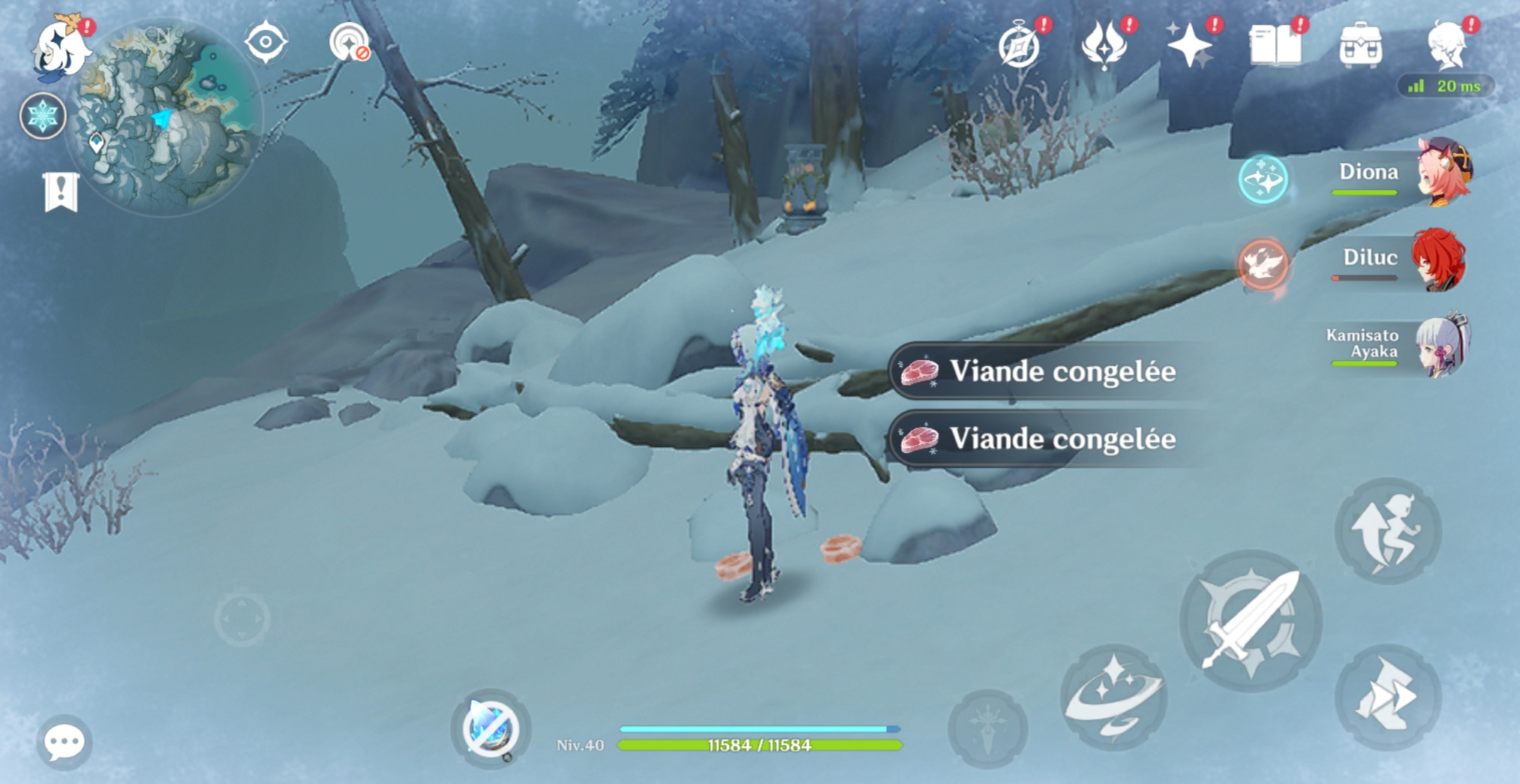Toggle the snowflake Sheer Cold indicator
1520x784 pixels.
pos(44,116)
